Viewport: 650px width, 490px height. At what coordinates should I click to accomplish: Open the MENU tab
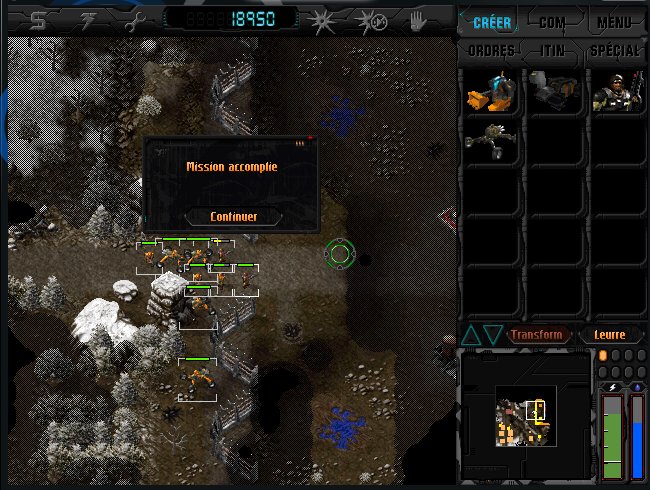pyautogui.click(x=613, y=22)
